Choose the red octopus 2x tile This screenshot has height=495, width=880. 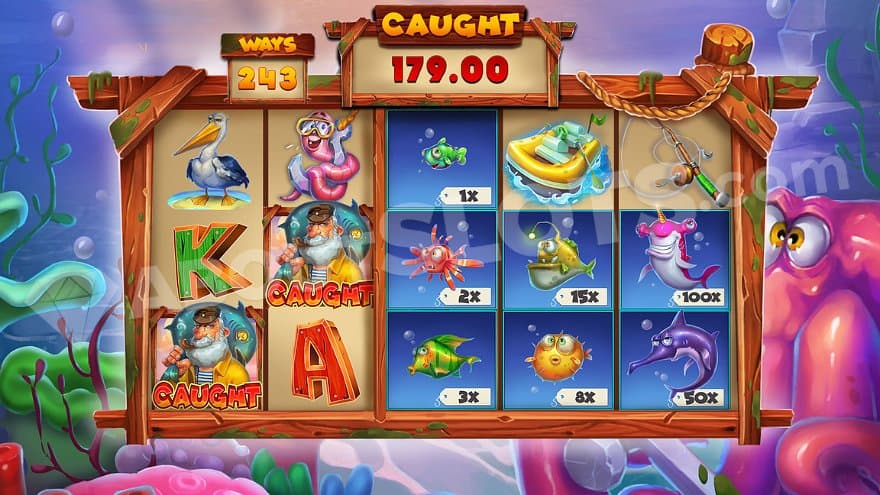(x=443, y=259)
